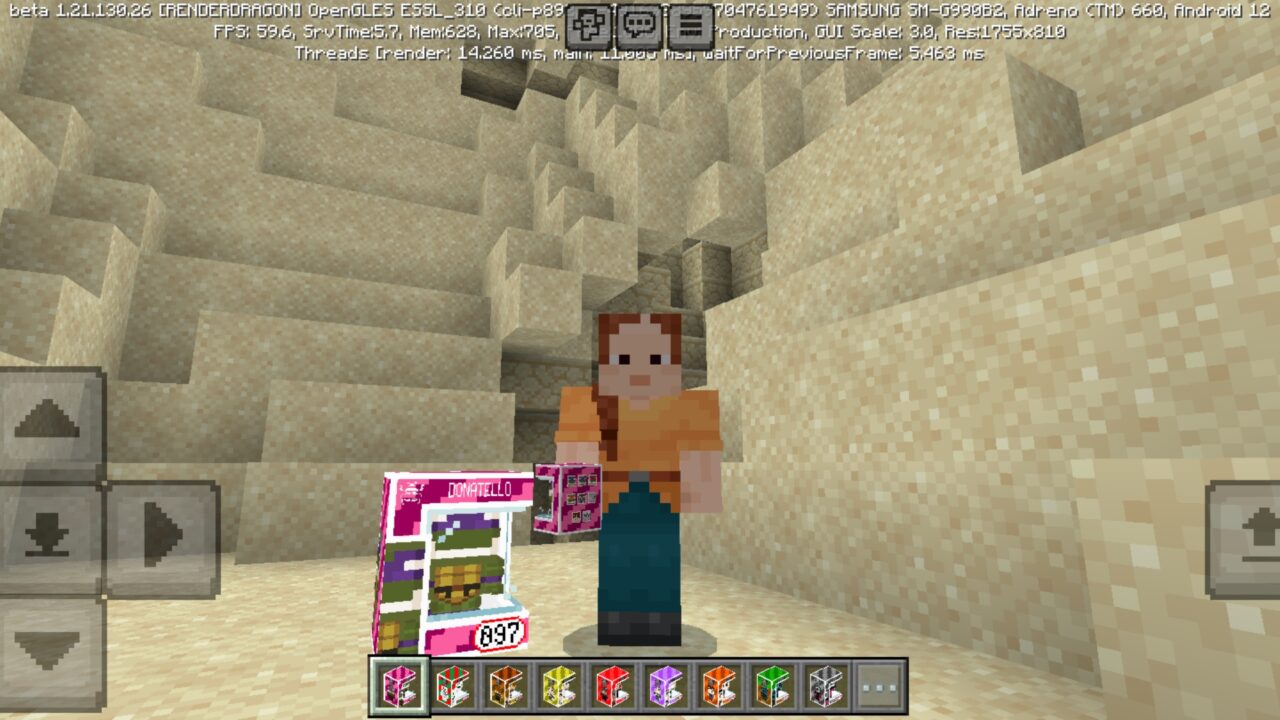This screenshot has width=1280, height=720.
Task: Select the brown figure box in the hotbar
Action: point(505,688)
